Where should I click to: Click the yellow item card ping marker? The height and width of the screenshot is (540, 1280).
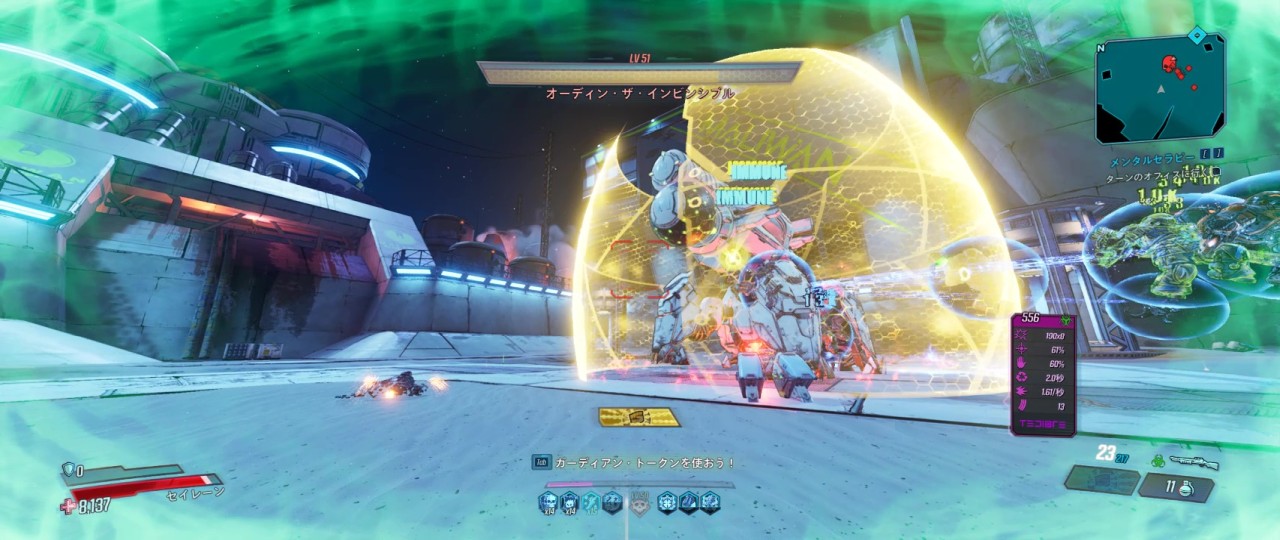click(638, 417)
